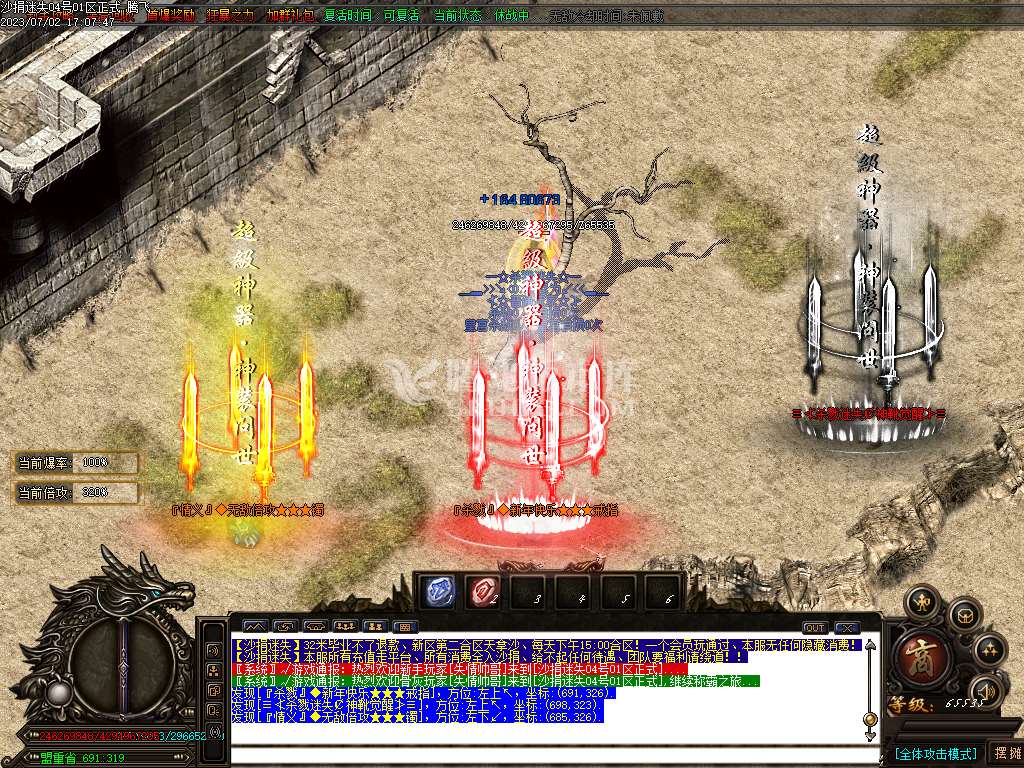Click the OUT button above the chat

(815, 628)
